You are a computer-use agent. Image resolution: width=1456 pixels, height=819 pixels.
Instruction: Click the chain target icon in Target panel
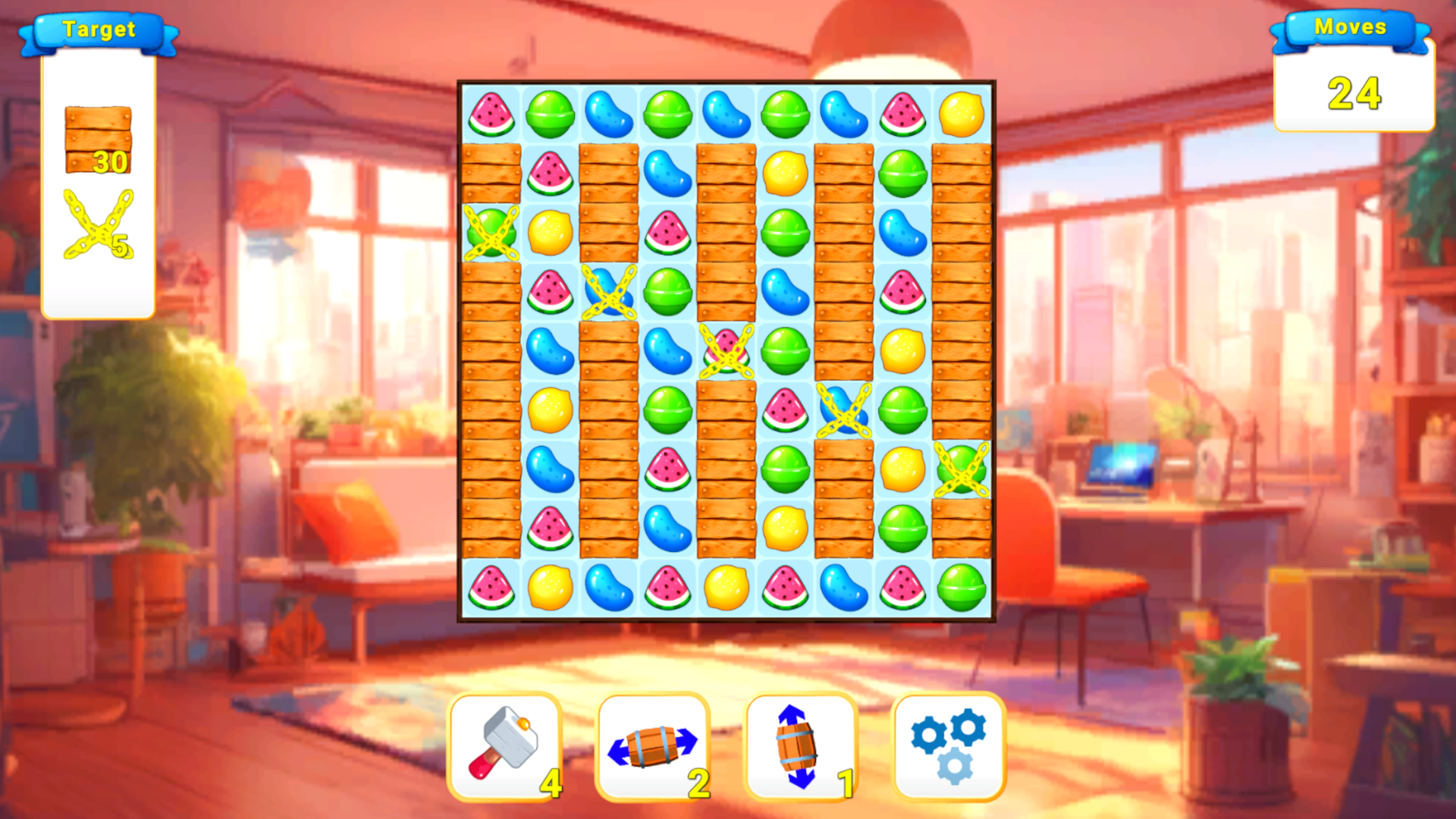pos(97,227)
